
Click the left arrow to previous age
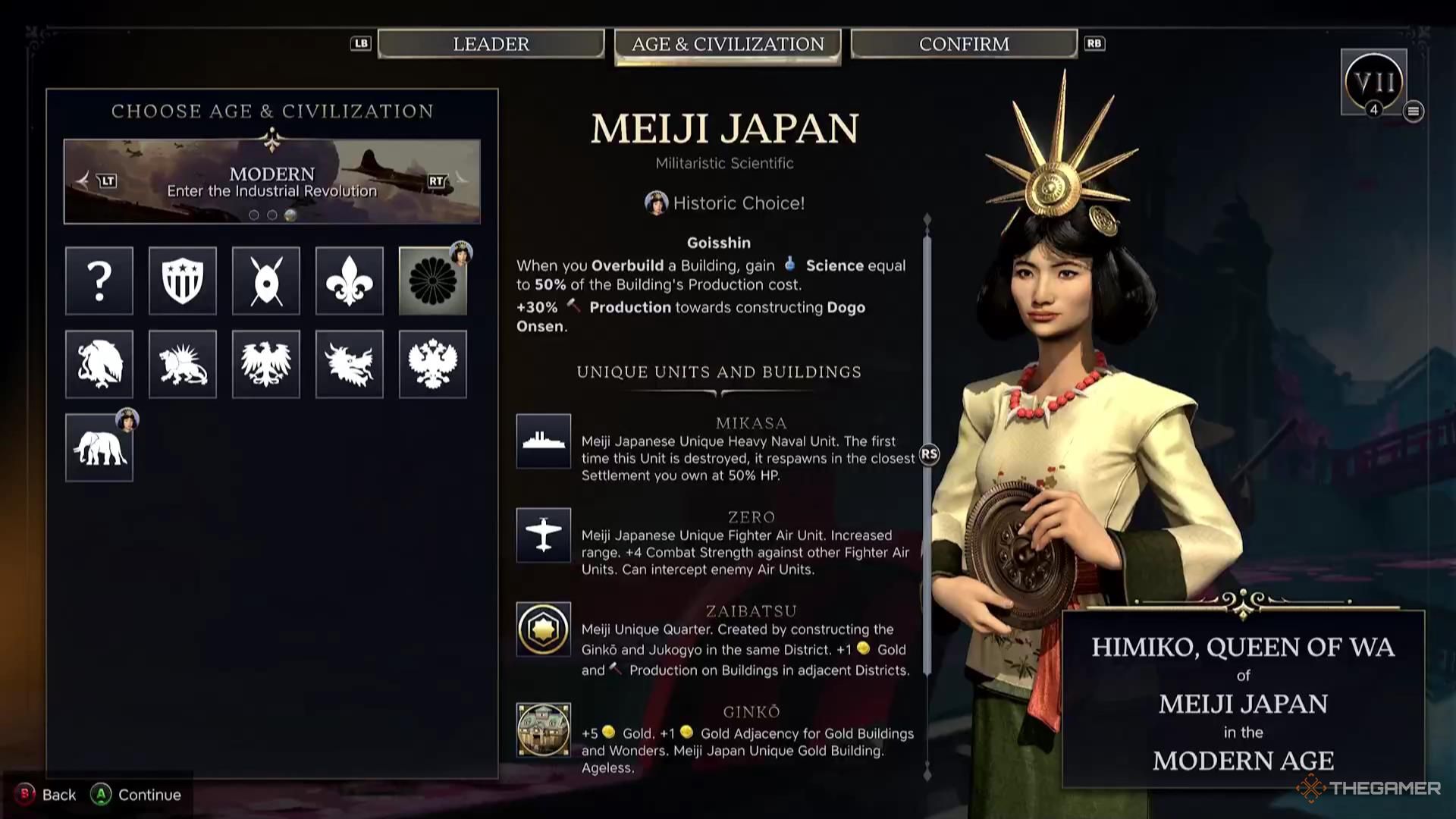tap(84, 180)
